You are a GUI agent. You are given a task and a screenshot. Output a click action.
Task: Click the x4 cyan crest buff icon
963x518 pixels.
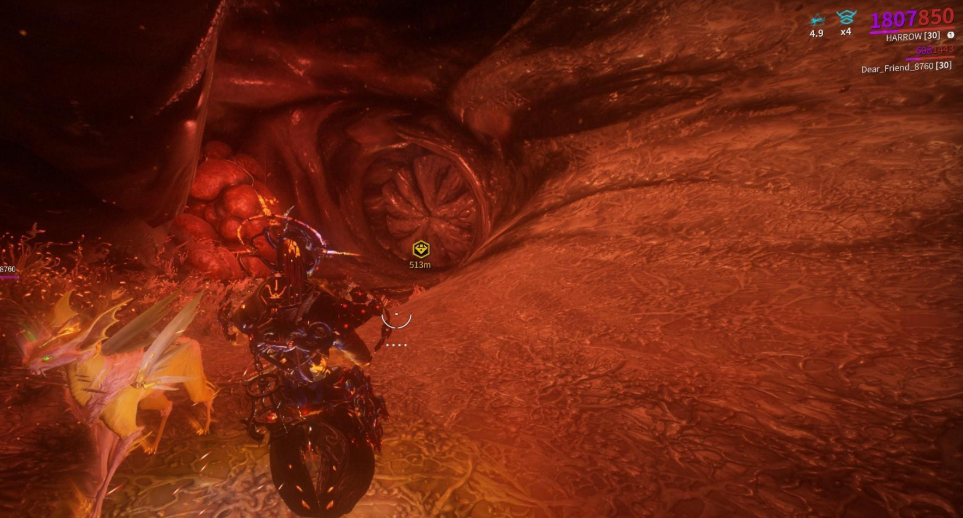pos(845,17)
